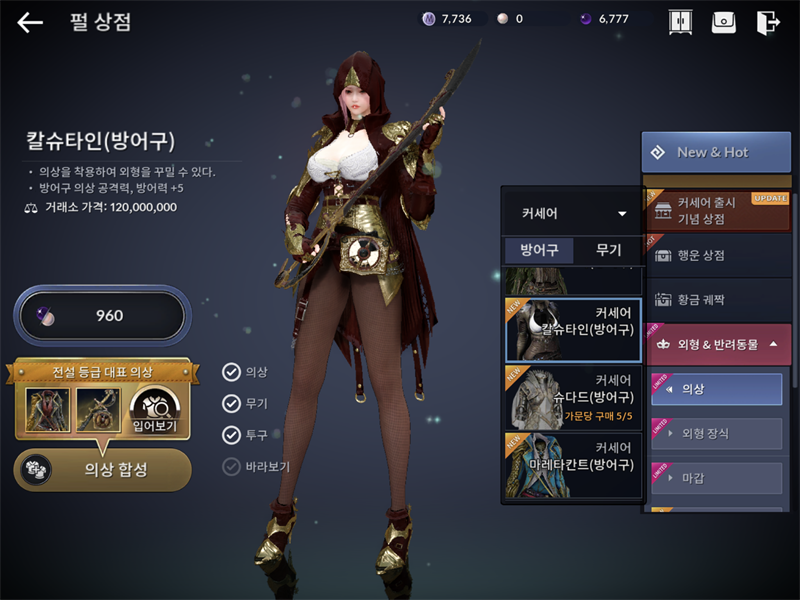Toggle the 무기 checkbox

pos(232,403)
